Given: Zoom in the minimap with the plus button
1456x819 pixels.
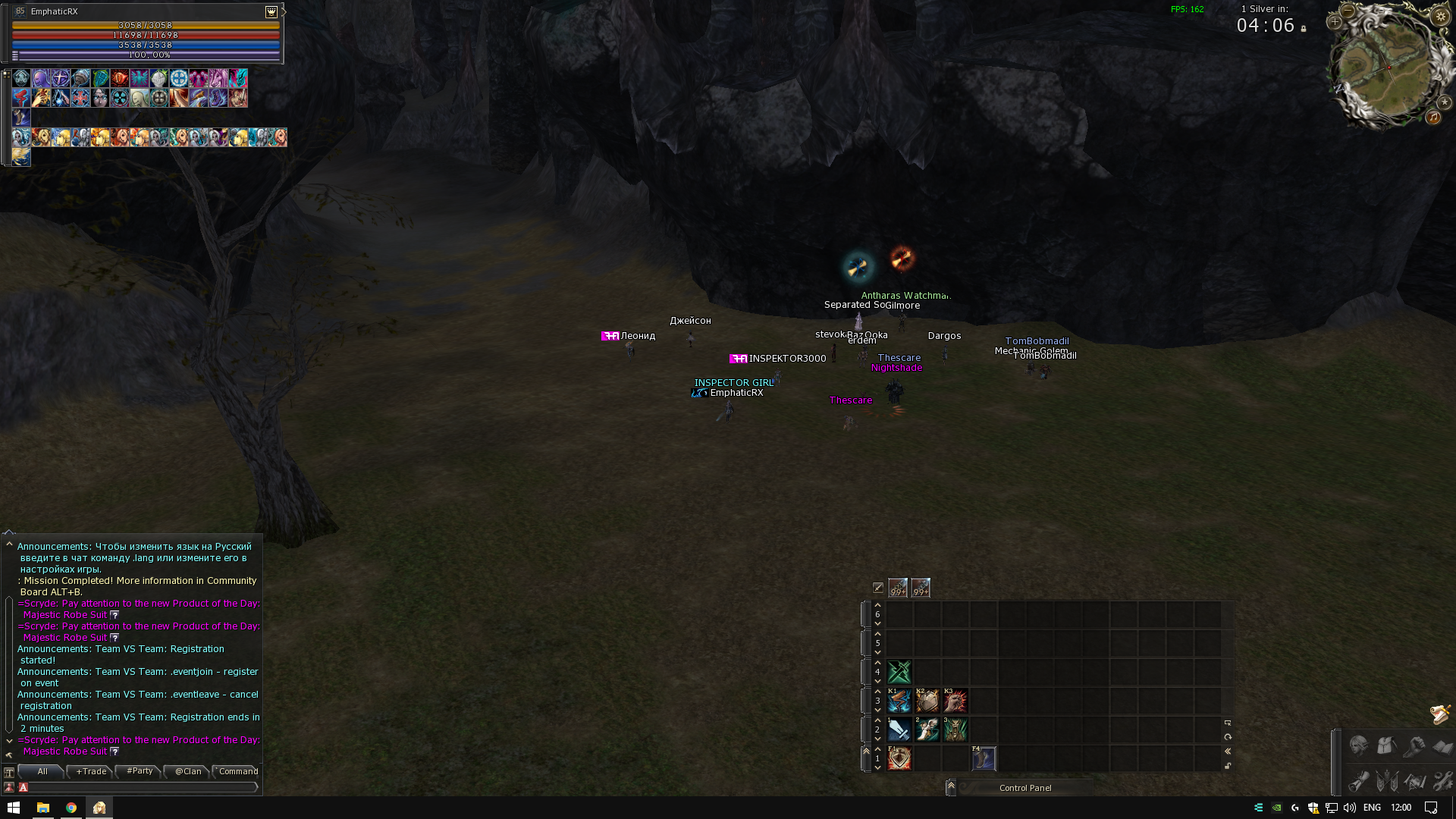Looking at the screenshot, I should click(1335, 22).
